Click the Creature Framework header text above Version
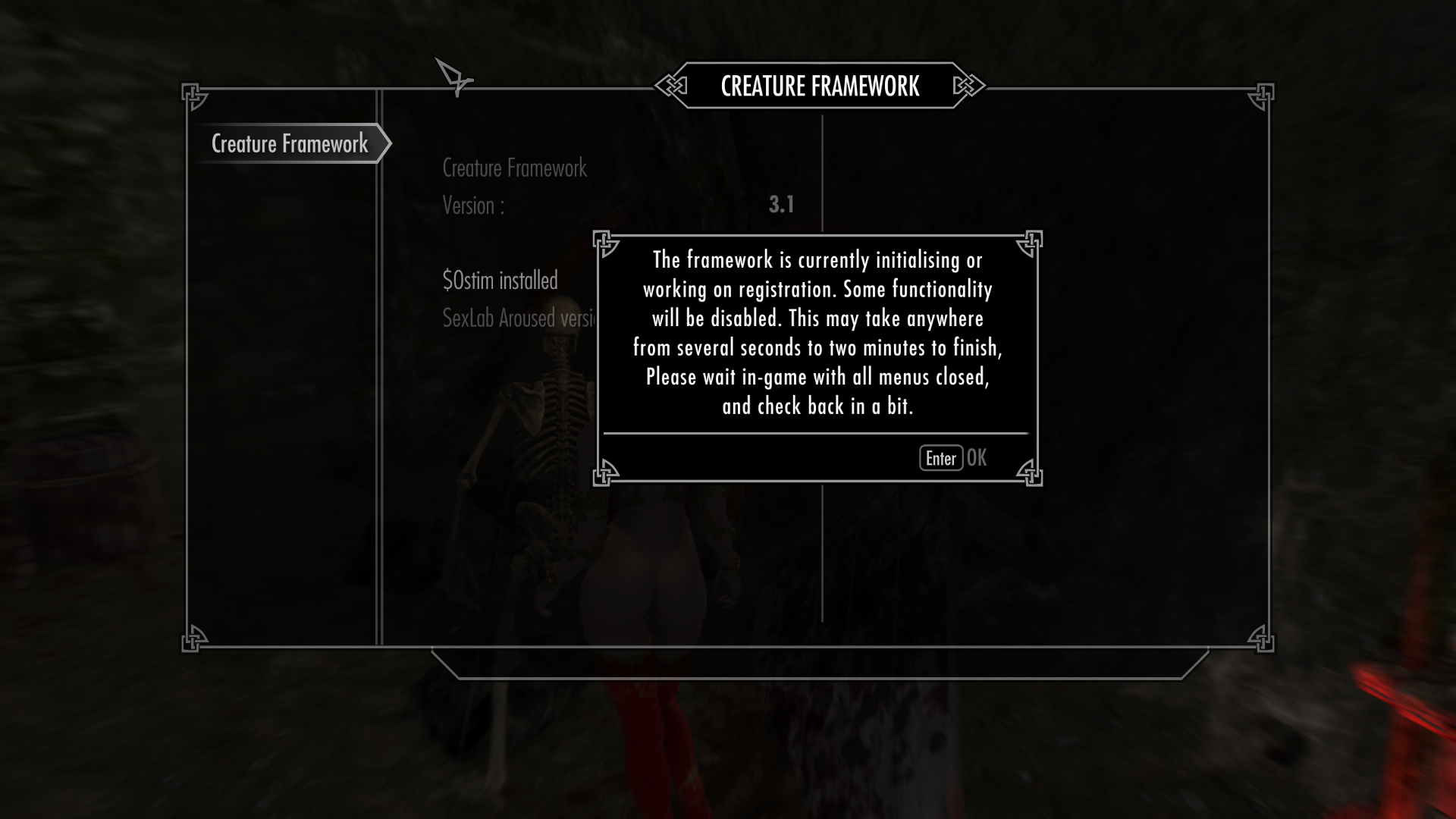The image size is (1456, 819). (x=514, y=168)
